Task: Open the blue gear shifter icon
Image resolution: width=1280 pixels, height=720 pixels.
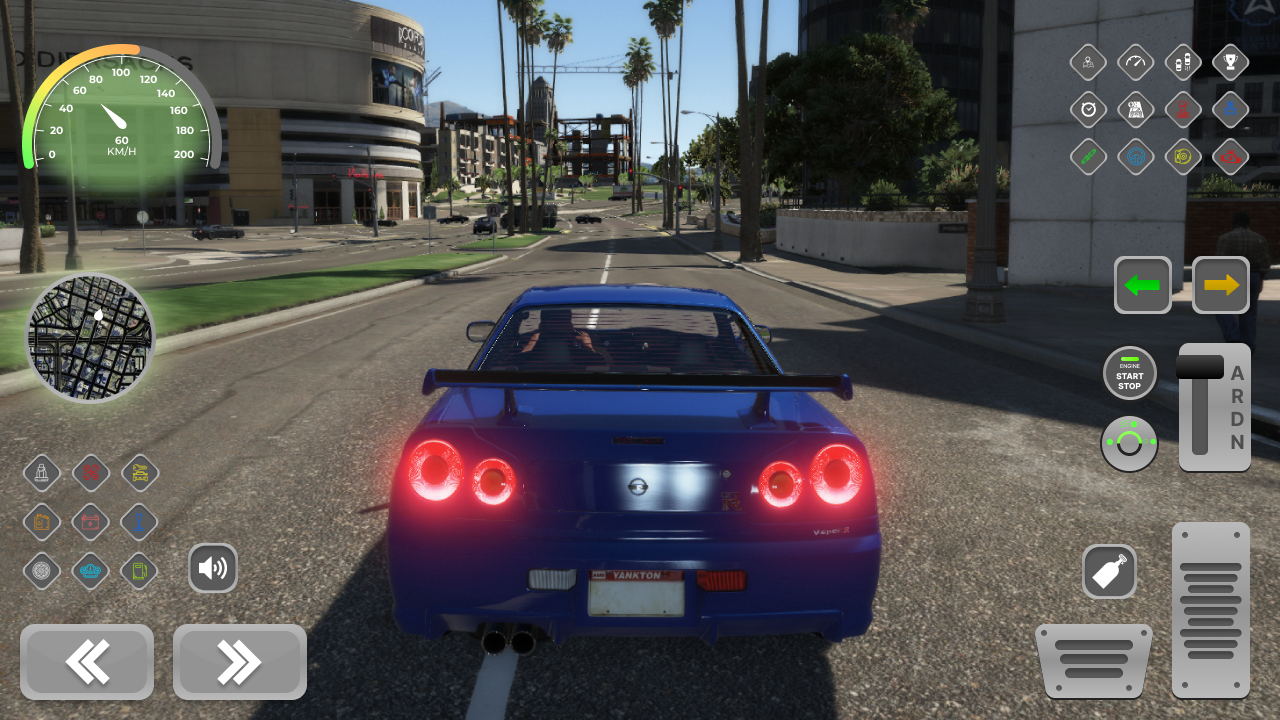Action: click(x=139, y=521)
